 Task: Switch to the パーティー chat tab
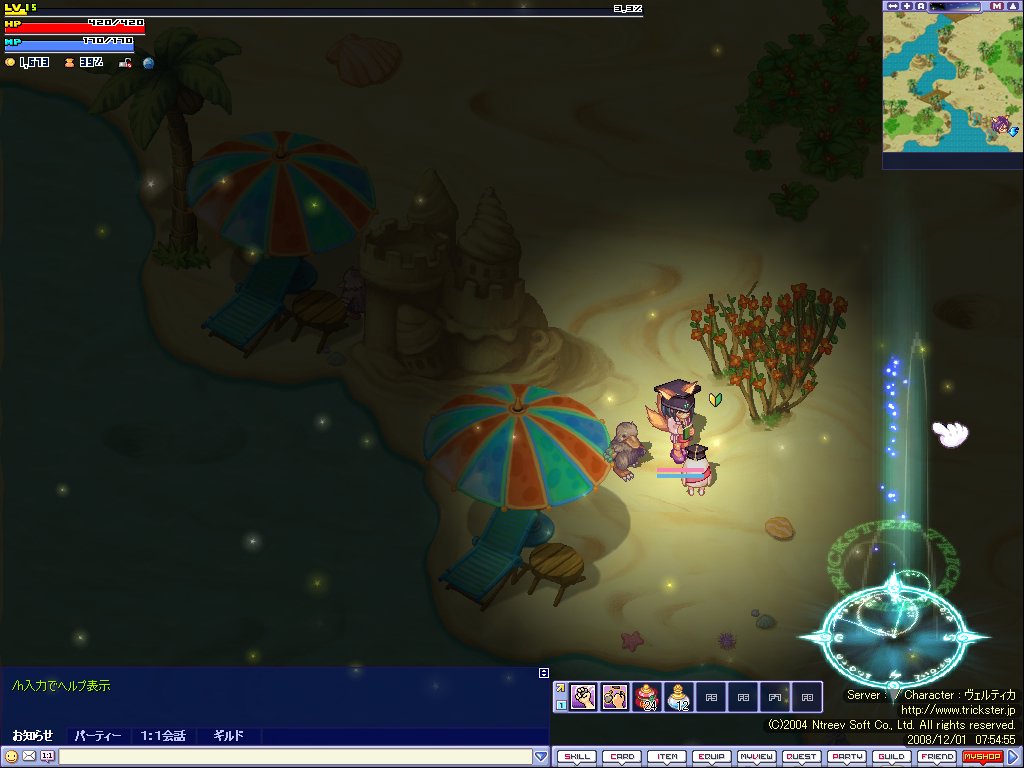point(98,736)
